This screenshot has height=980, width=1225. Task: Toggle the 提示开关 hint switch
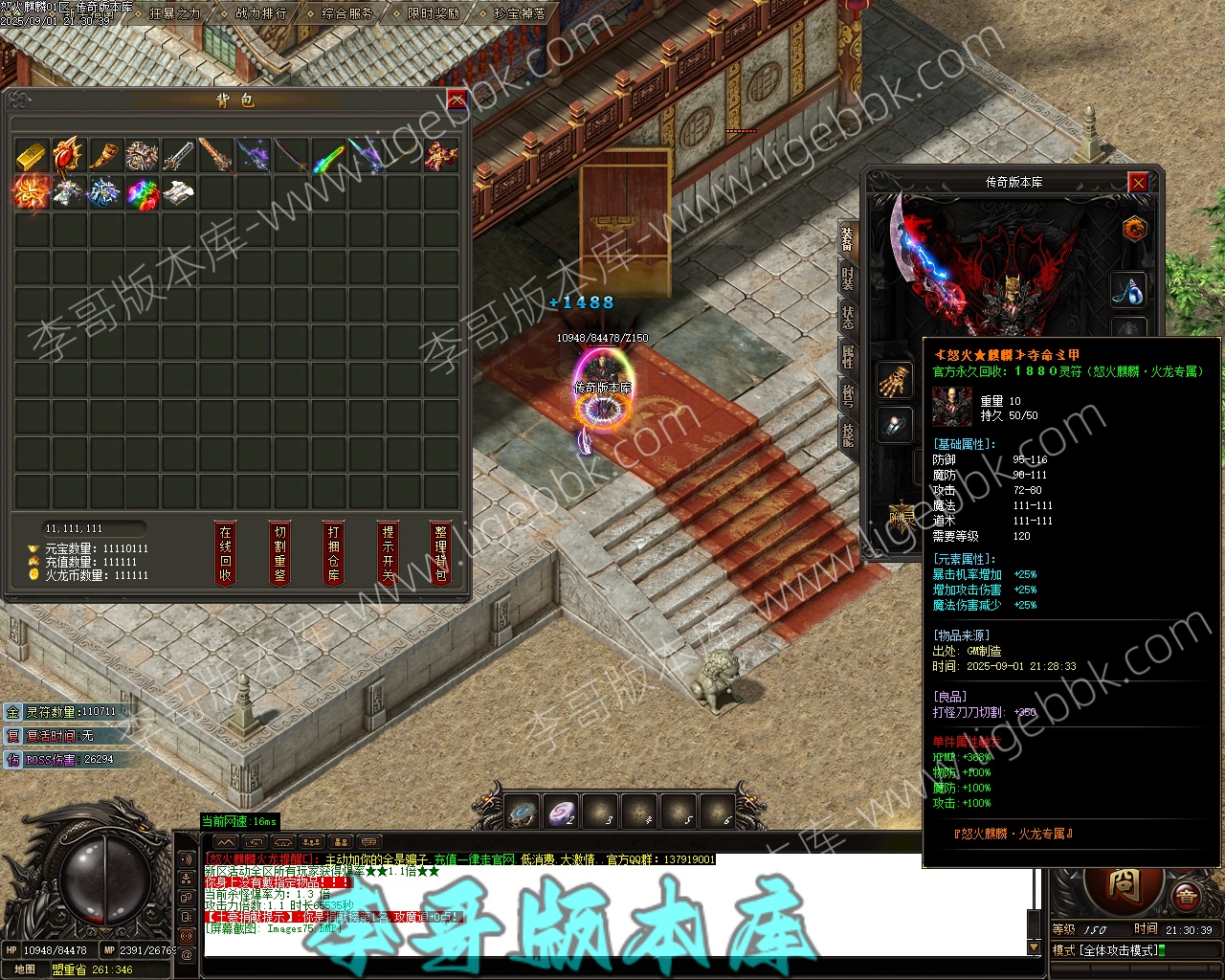[388, 553]
